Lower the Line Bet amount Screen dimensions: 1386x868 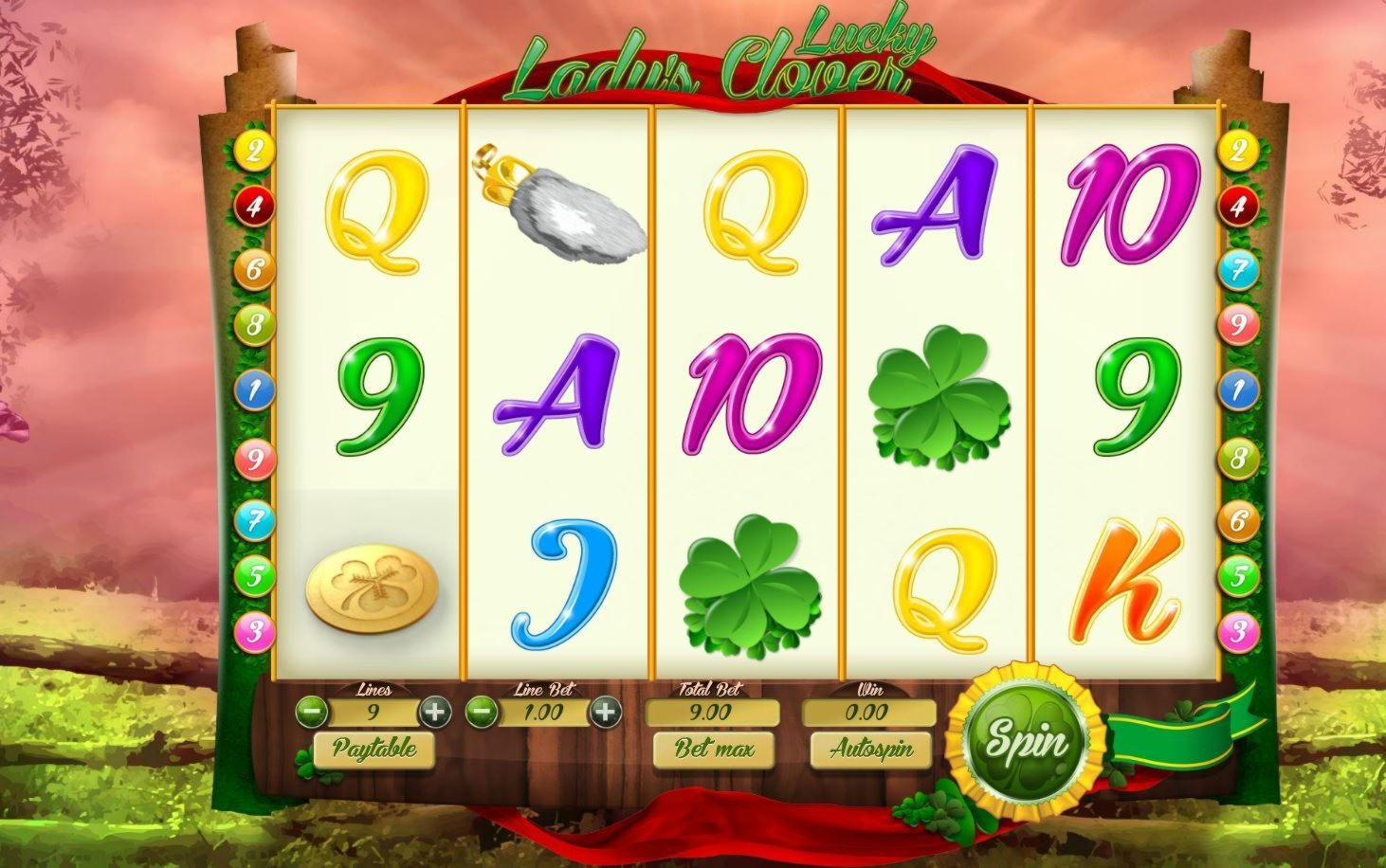tap(482, 712)
